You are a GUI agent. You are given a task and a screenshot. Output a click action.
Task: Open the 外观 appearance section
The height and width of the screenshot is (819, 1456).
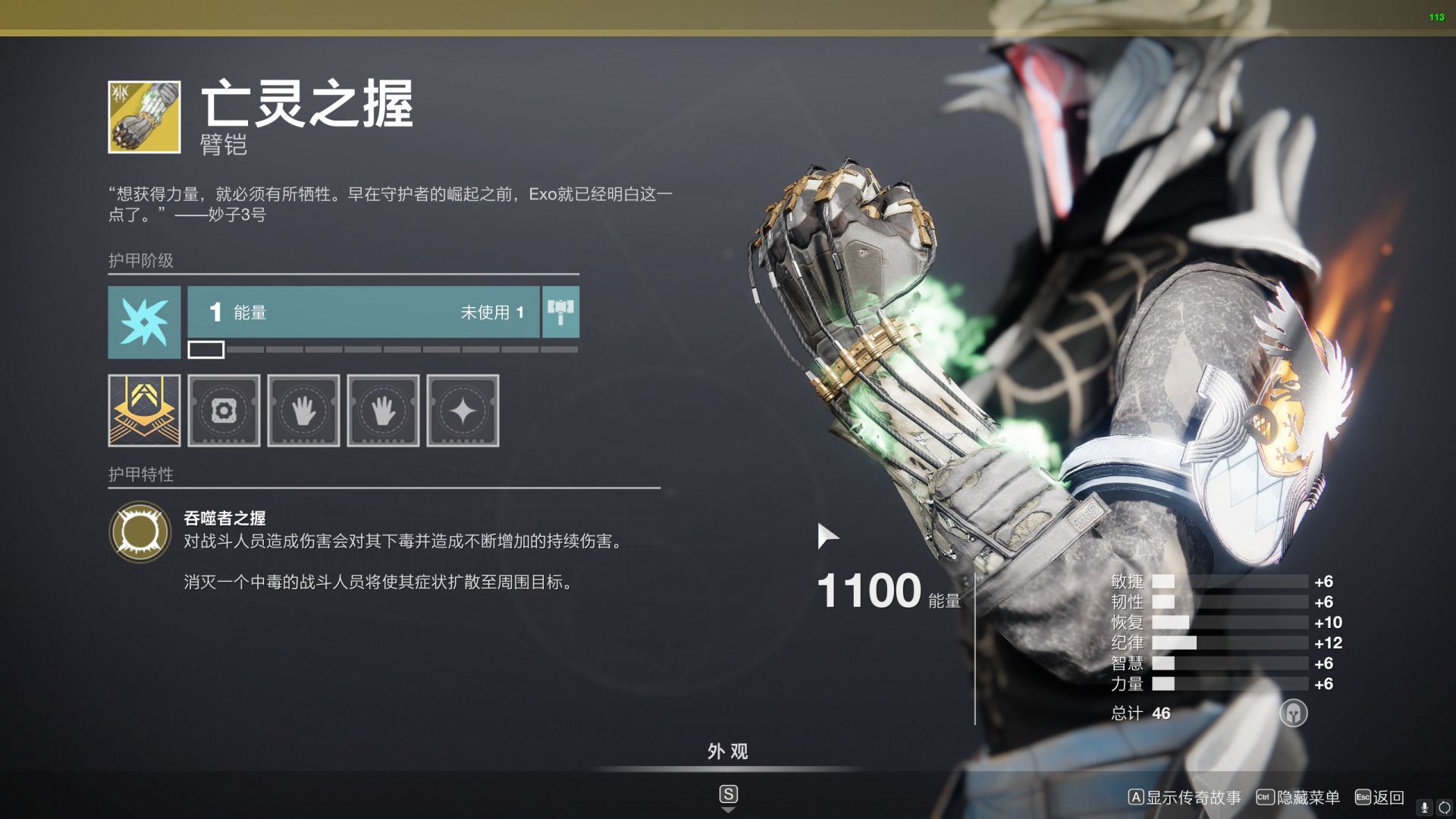coord(727,752)
